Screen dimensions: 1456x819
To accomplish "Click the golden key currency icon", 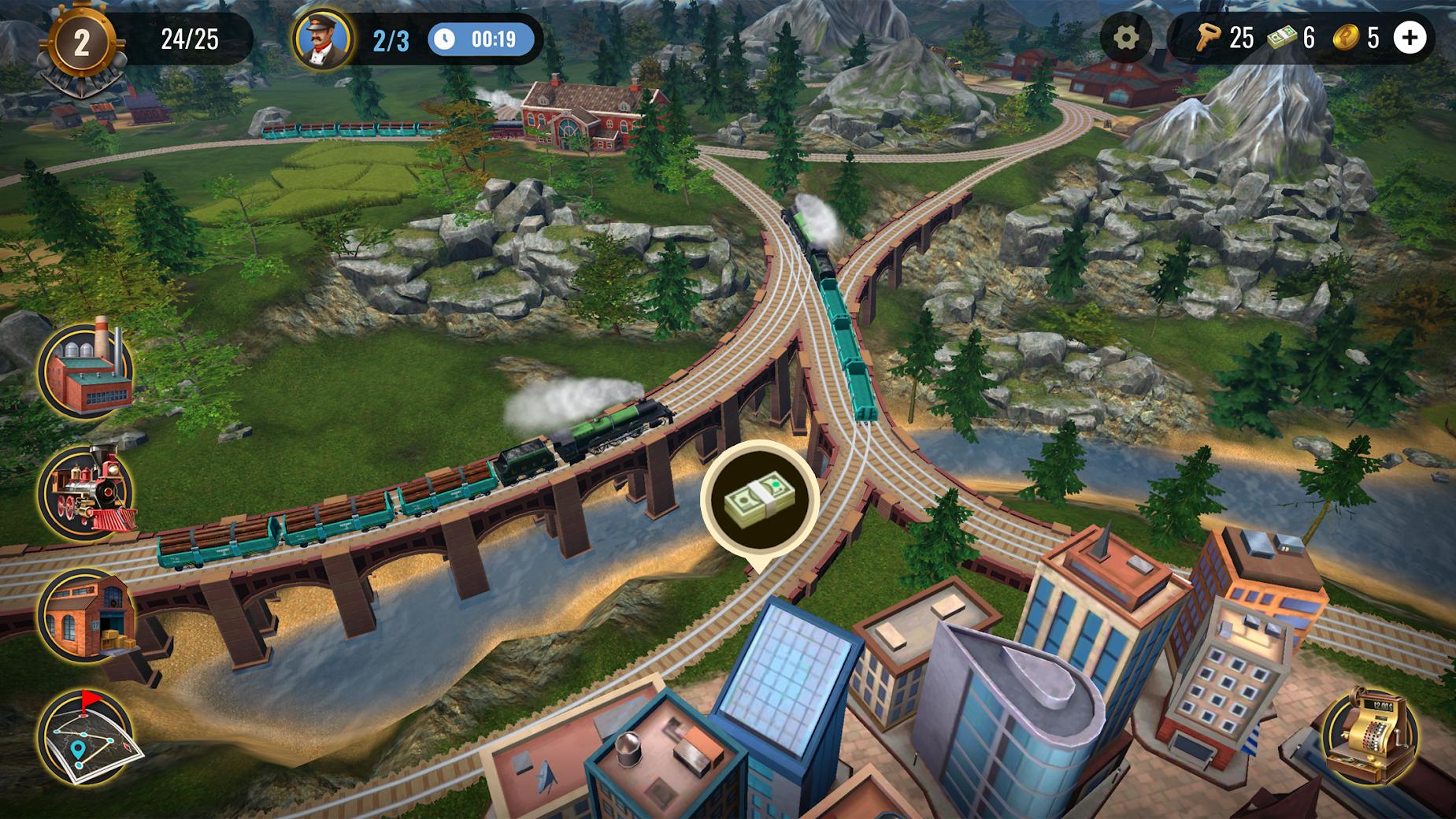I will 1208,36.
